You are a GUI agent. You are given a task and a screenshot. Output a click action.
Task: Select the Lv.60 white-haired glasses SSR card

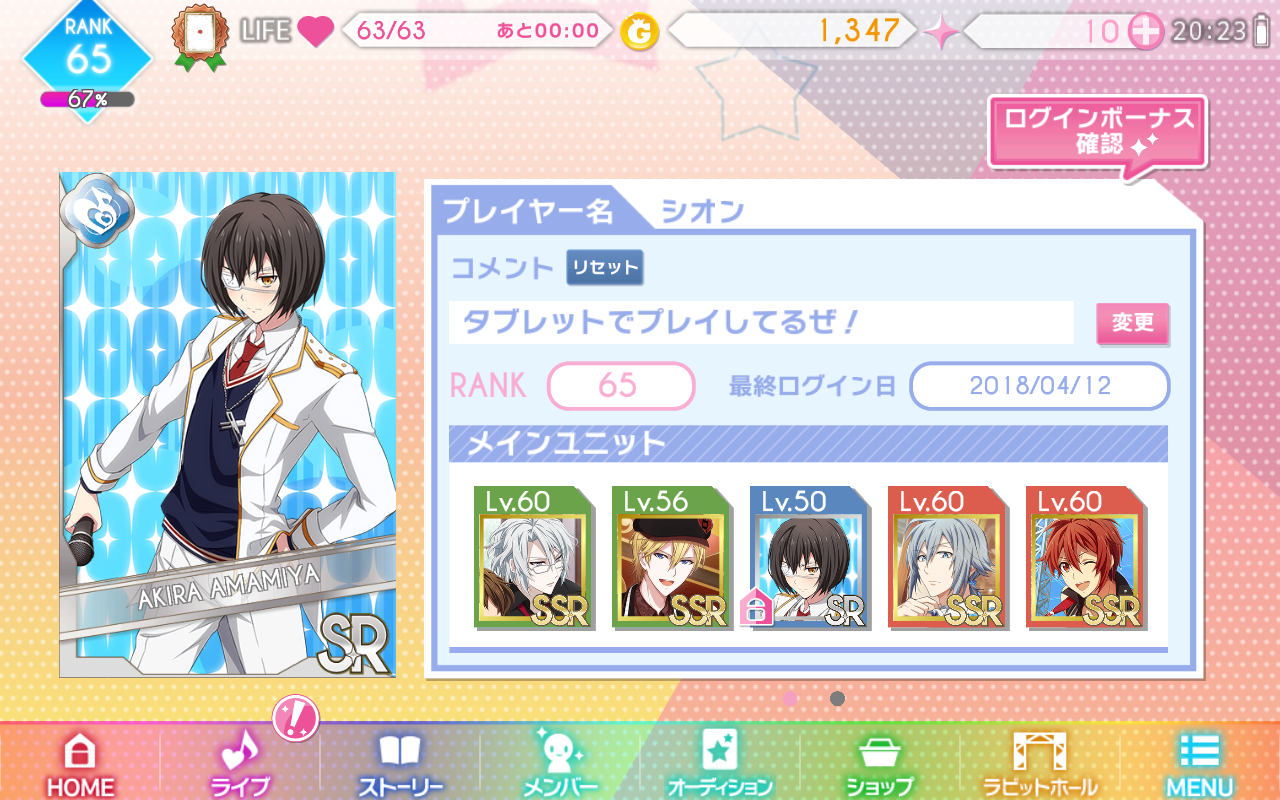coord(531,558)
